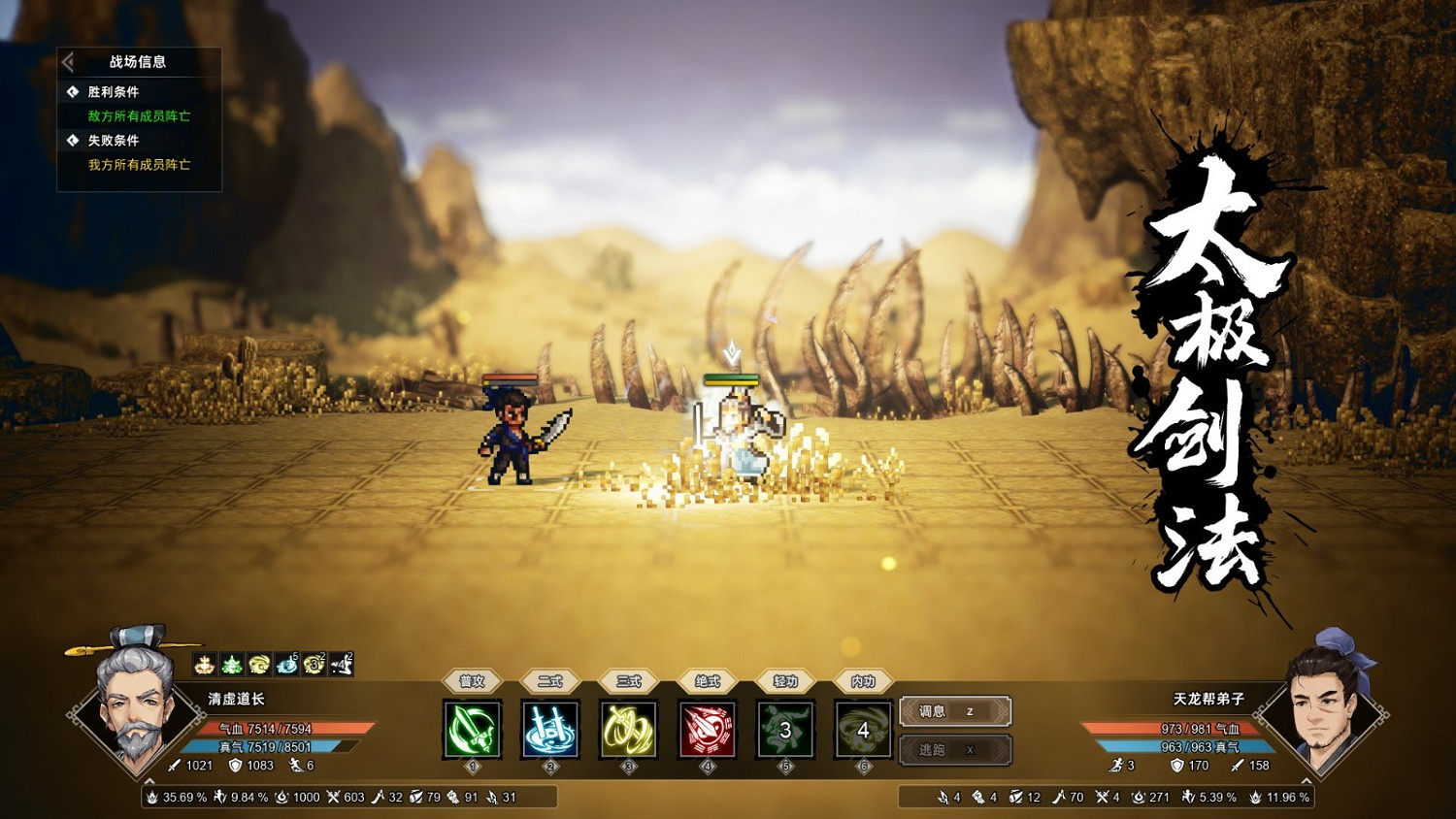
Task: Collapse the 战场信息 panel with its back arrow
Action: click(68, 60)
